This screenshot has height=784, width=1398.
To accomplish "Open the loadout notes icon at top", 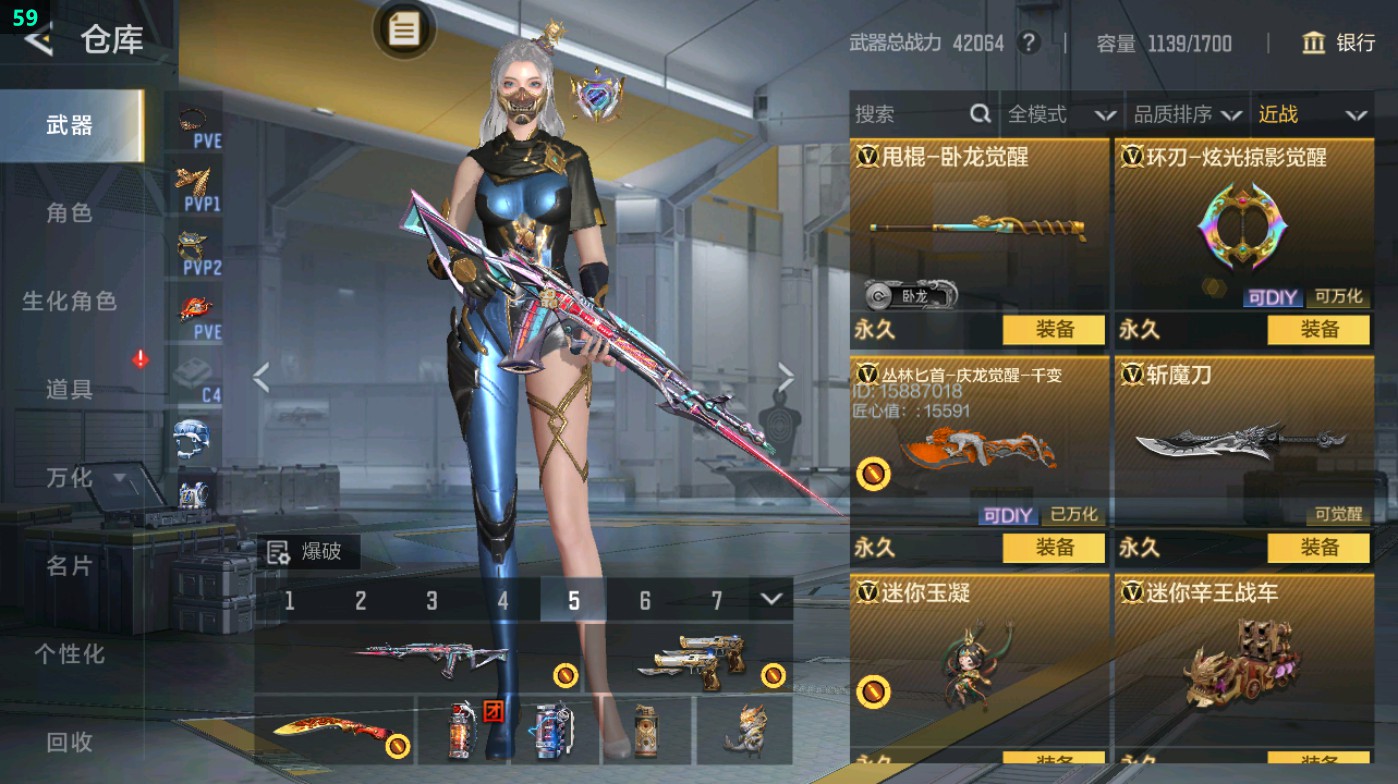I will click(403, 31).
